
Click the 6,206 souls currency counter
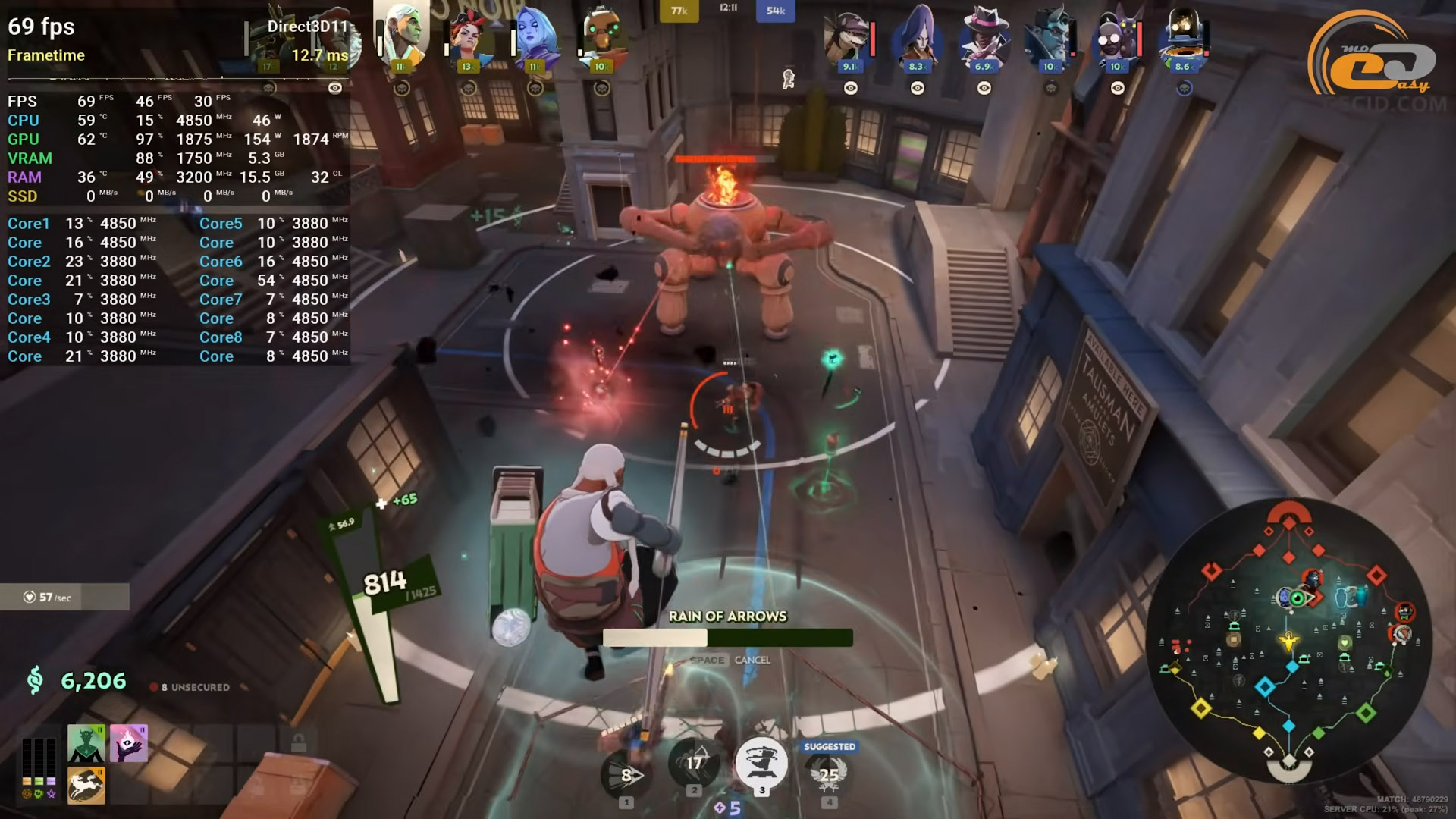(93, 681)
